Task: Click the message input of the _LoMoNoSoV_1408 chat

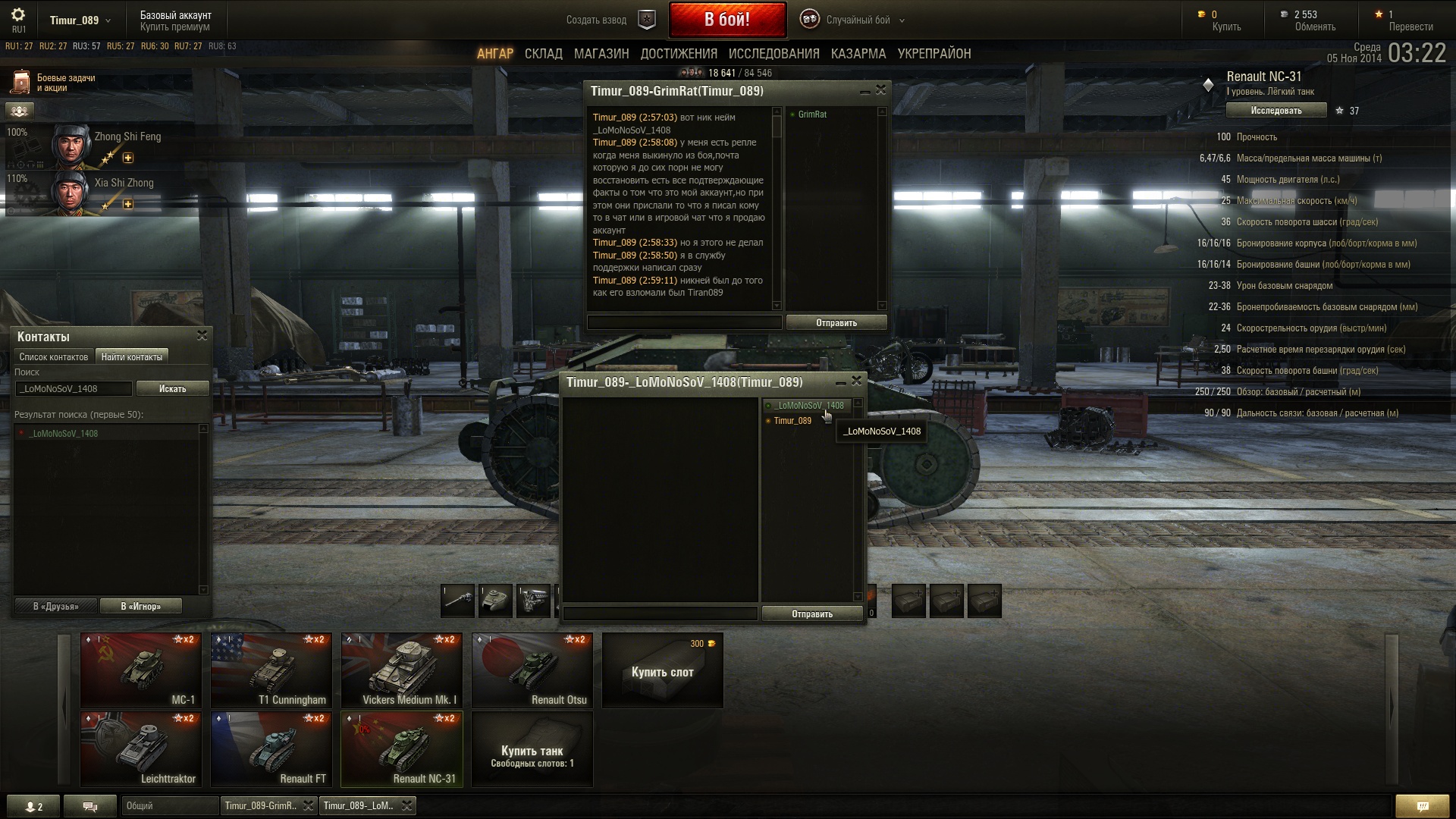Action: (660, 613)
